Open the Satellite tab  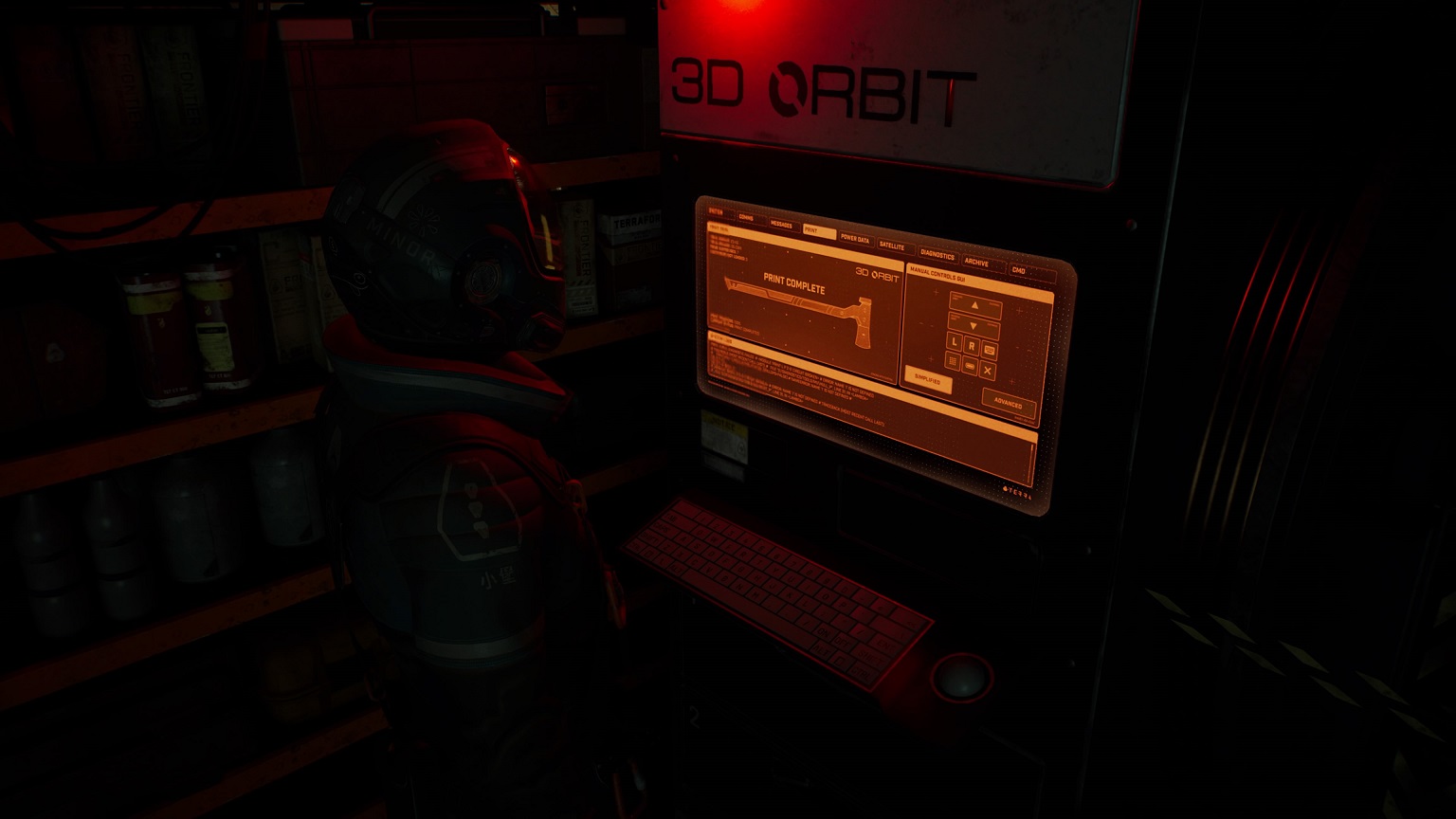(x=892, y=246)
